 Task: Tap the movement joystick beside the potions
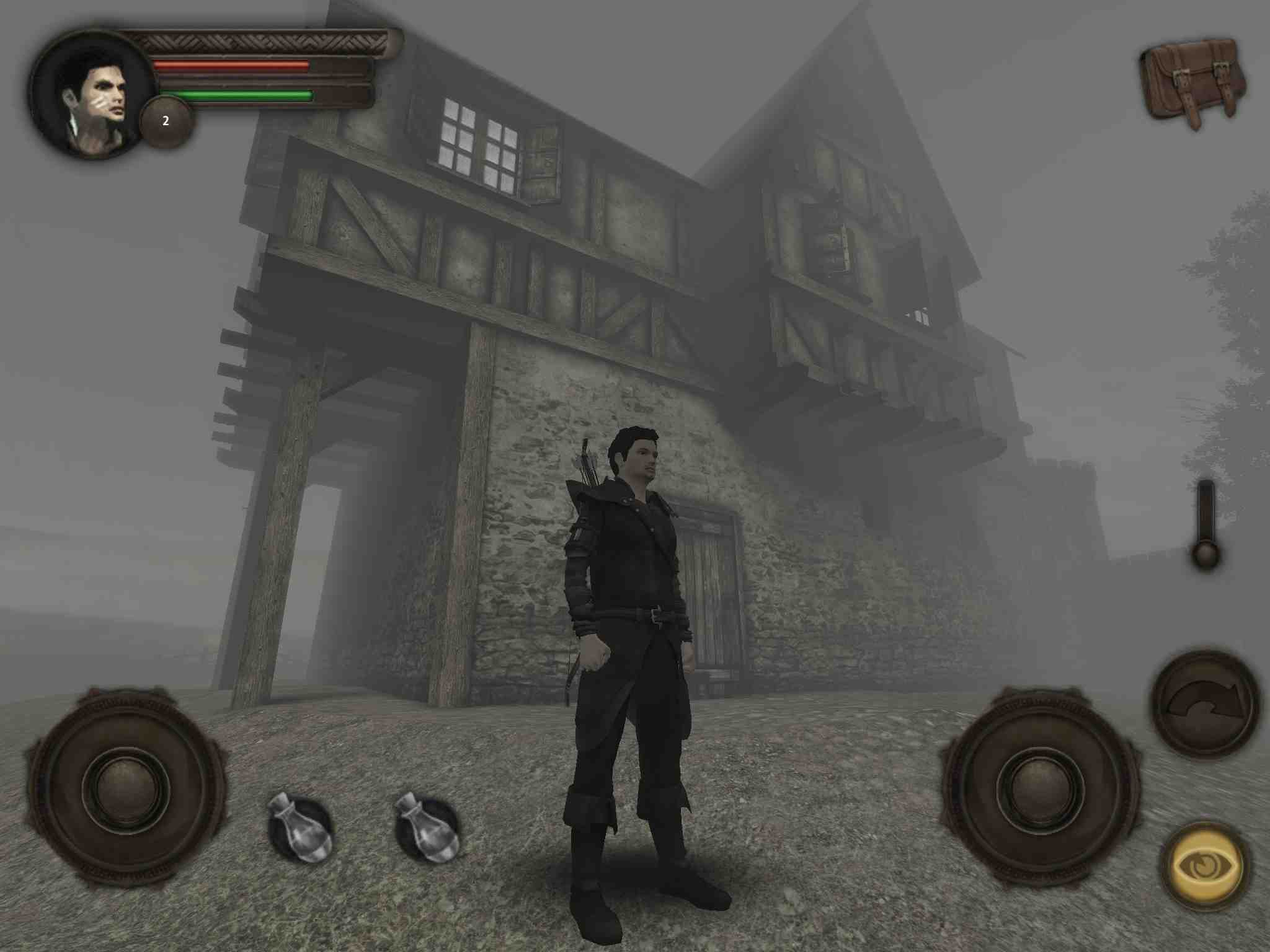[127, 787]
